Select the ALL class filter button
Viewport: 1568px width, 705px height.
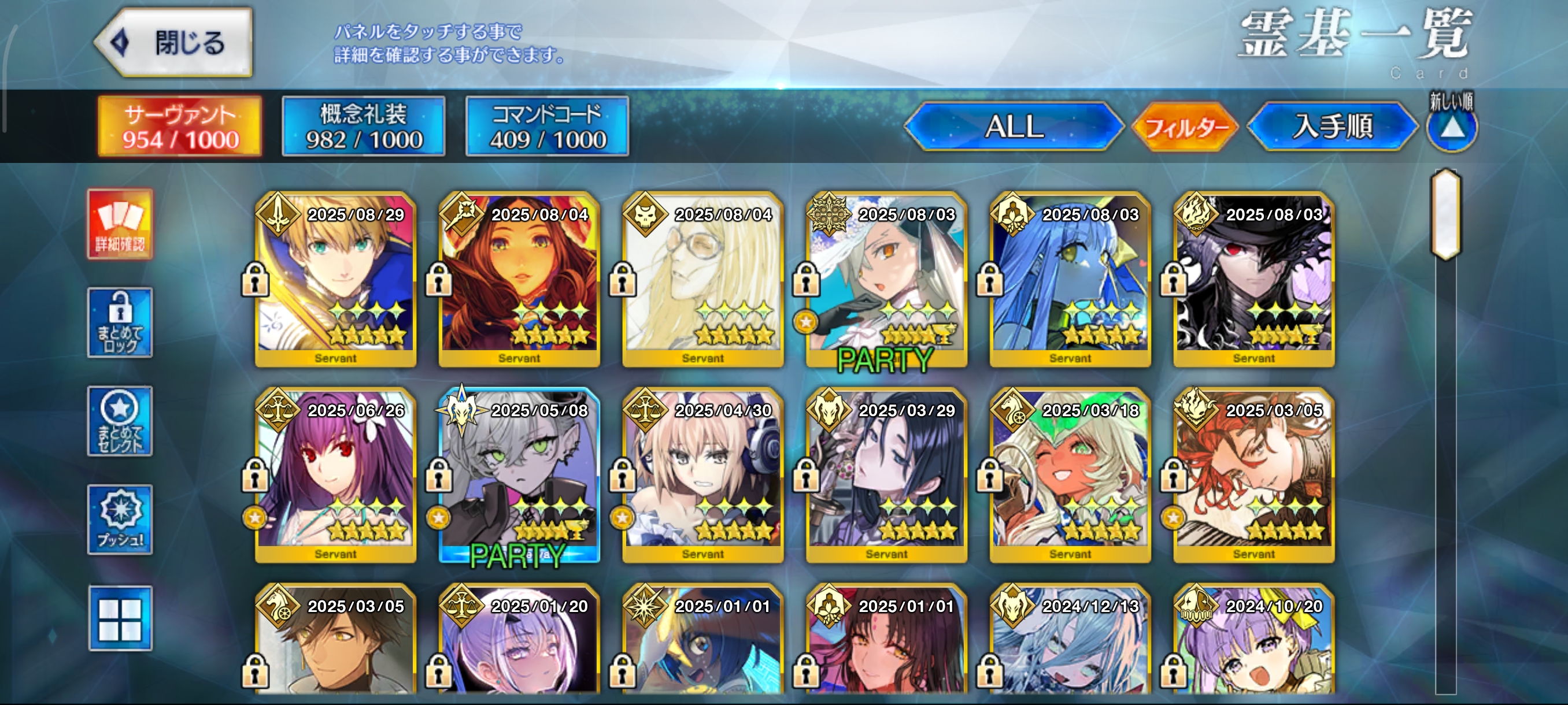pyautogui.click(x=1014, y=127)
